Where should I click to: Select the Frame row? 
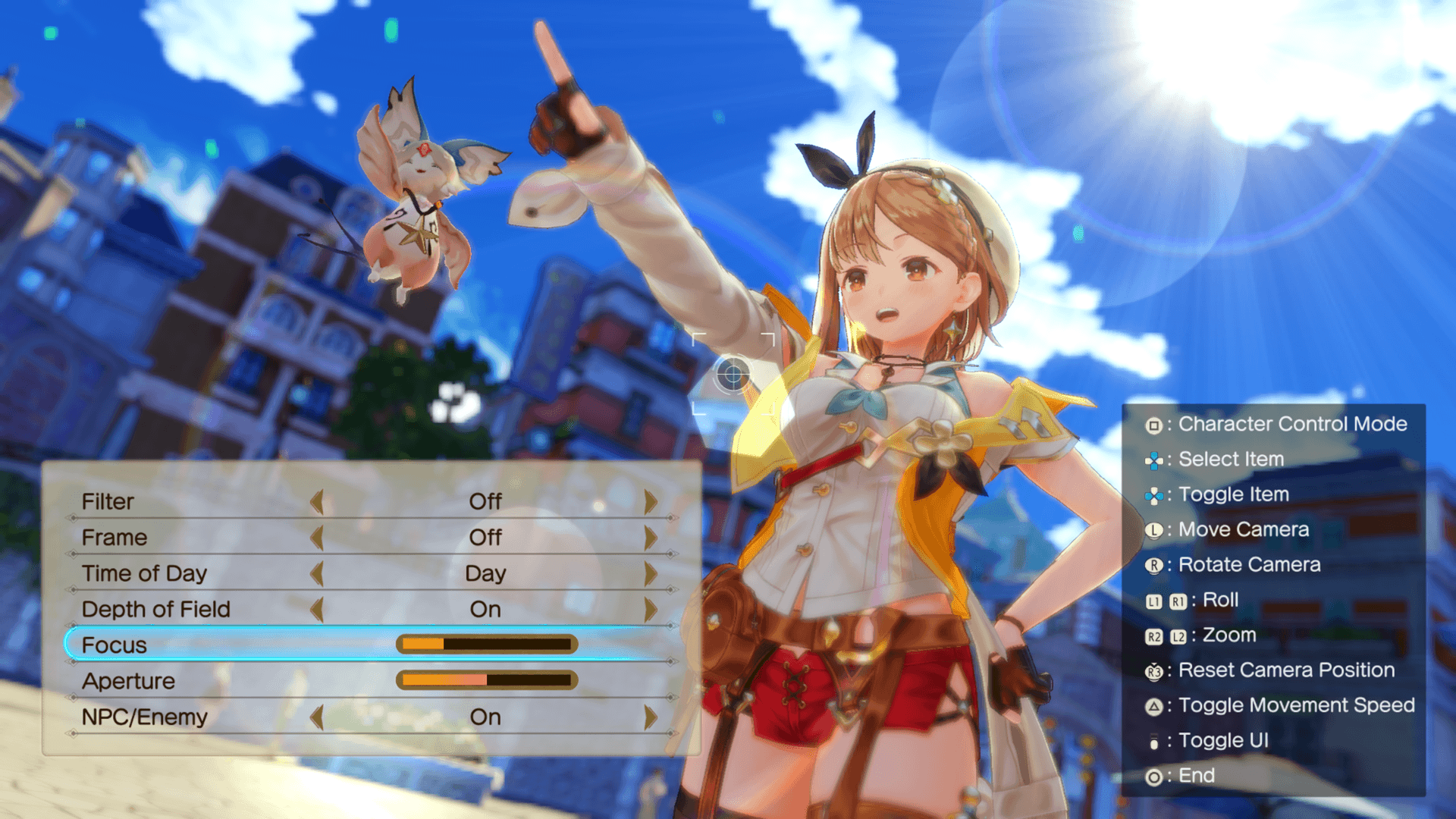click(x=115, y=537)
